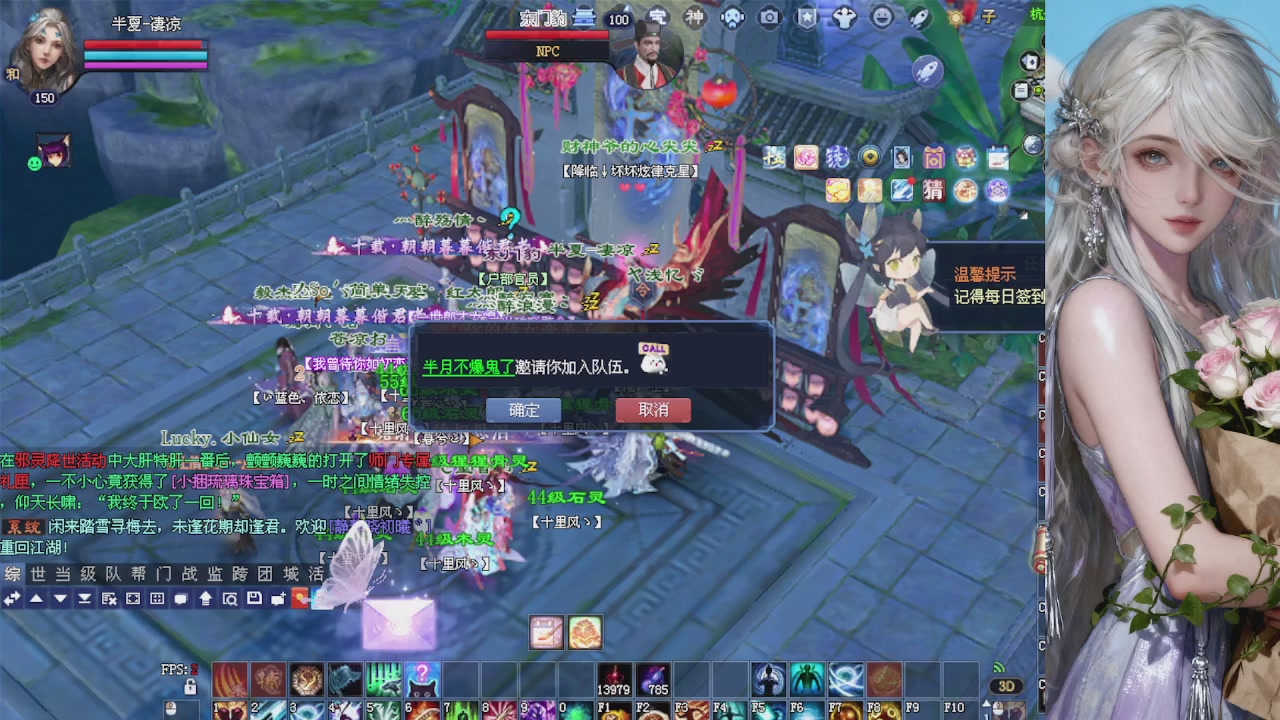Switch to the 队 team chat tab

pos(111,572)
